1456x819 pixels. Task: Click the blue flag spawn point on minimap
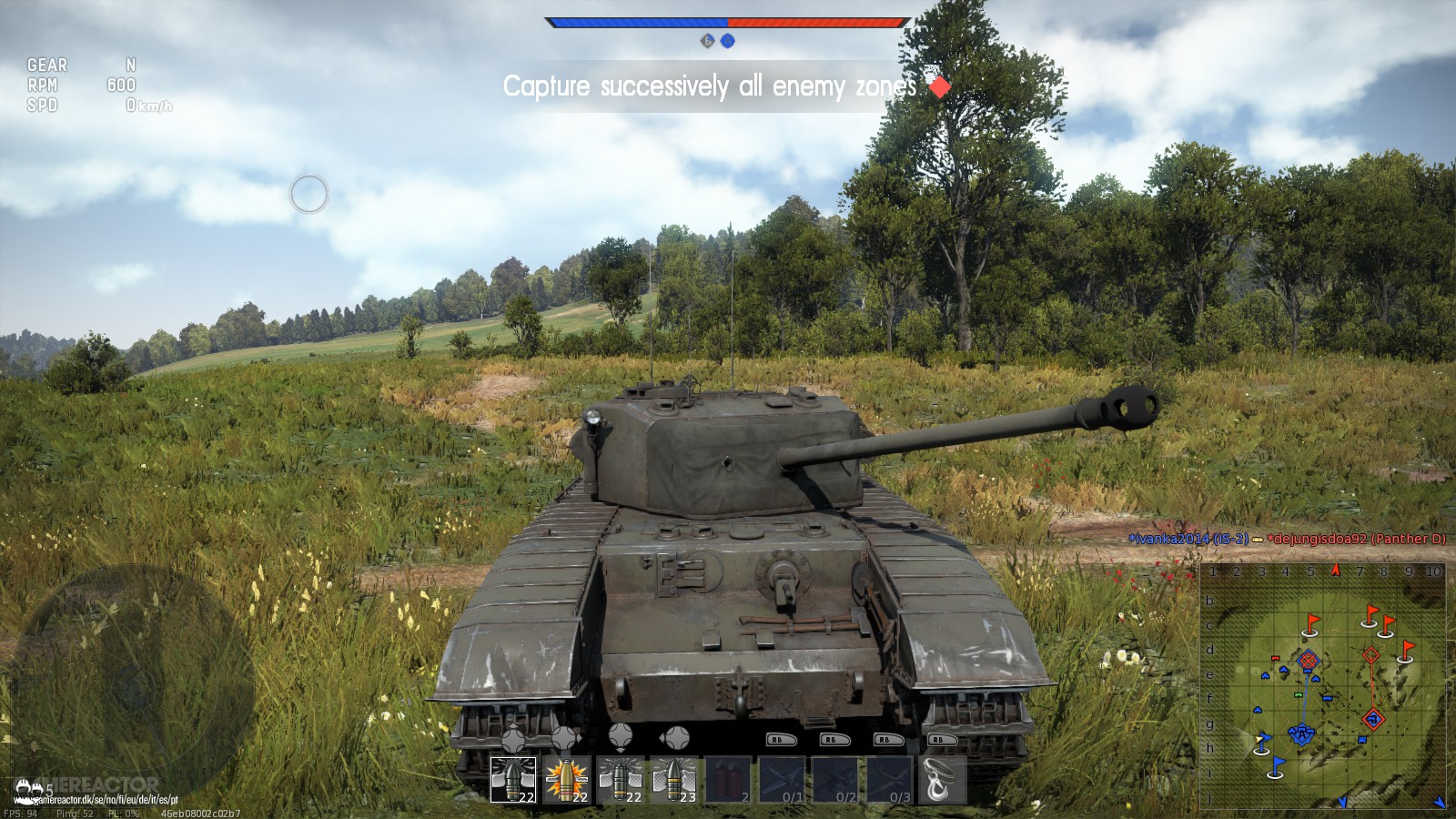point(1276,765)
